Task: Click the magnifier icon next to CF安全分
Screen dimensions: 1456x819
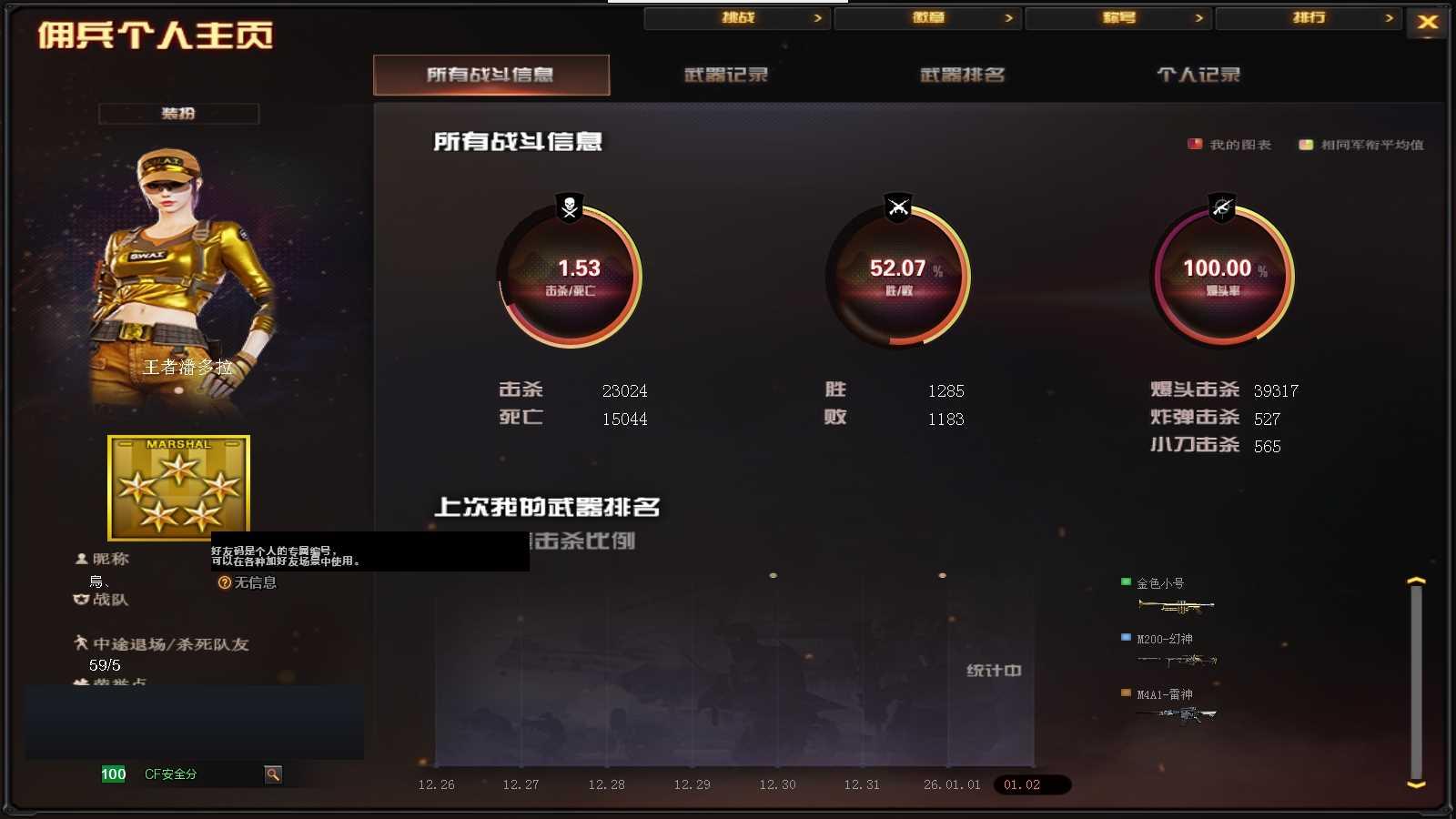Action: 272,774
